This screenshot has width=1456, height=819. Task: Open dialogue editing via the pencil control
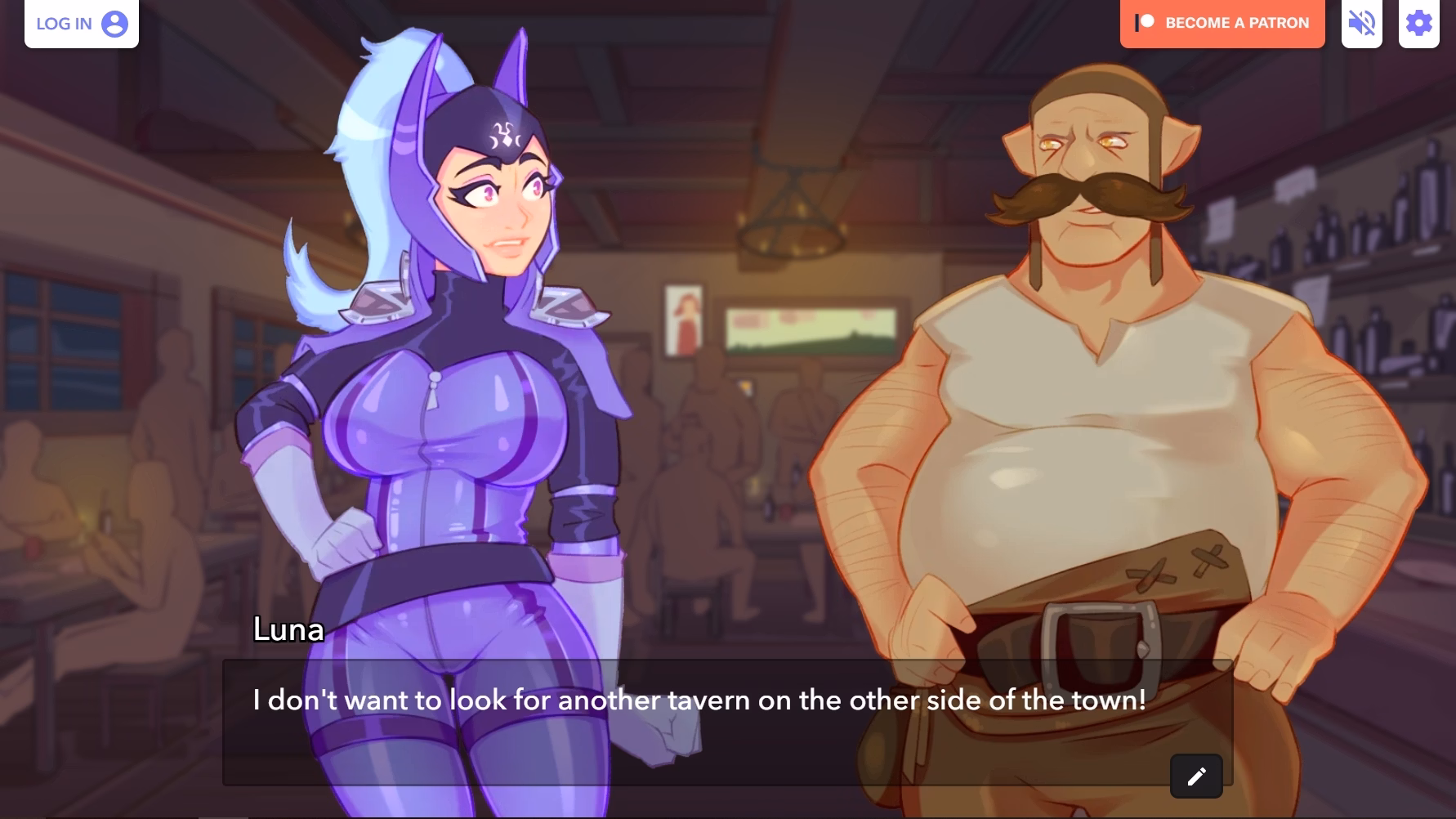pyautogui.click(x=1198, y=775)
